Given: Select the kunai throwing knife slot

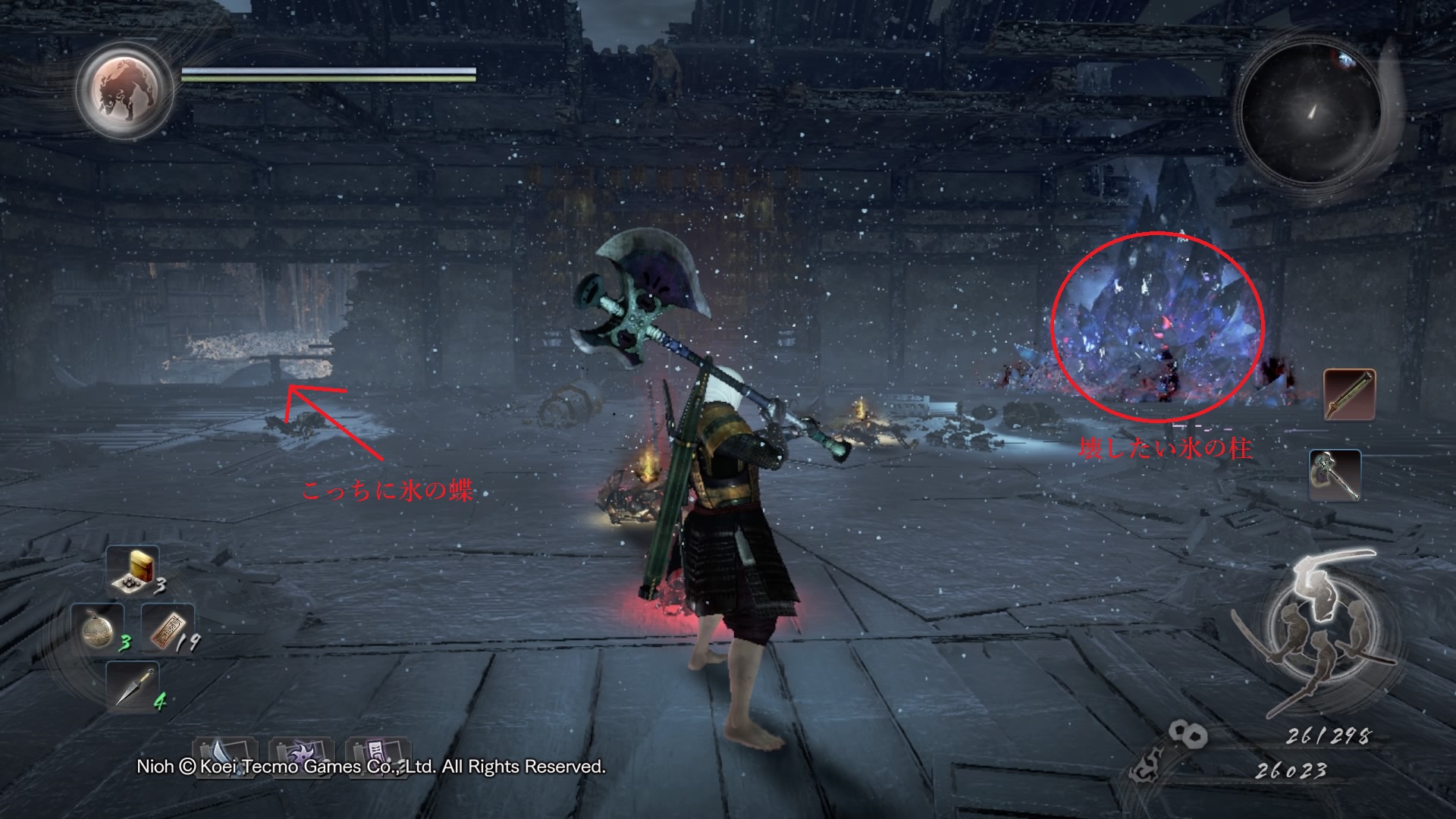Looking at the screenshot, I should click(x=132, y=685).
